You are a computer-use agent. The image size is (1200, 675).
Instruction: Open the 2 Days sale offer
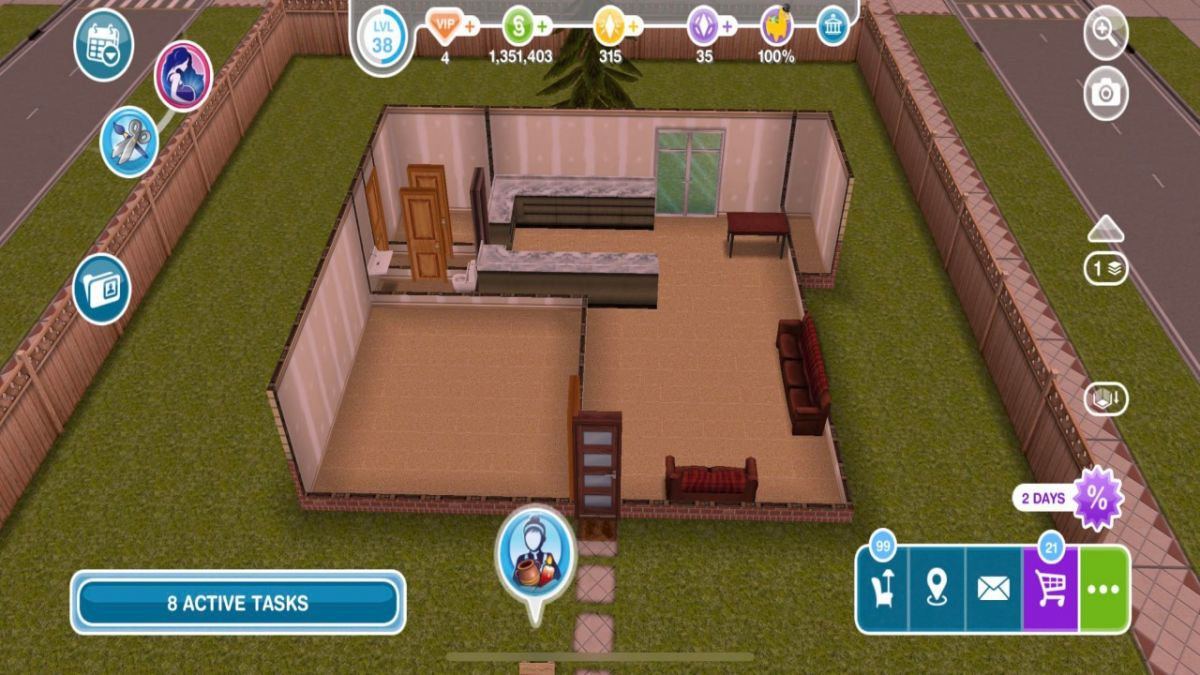pos(1096,498)
